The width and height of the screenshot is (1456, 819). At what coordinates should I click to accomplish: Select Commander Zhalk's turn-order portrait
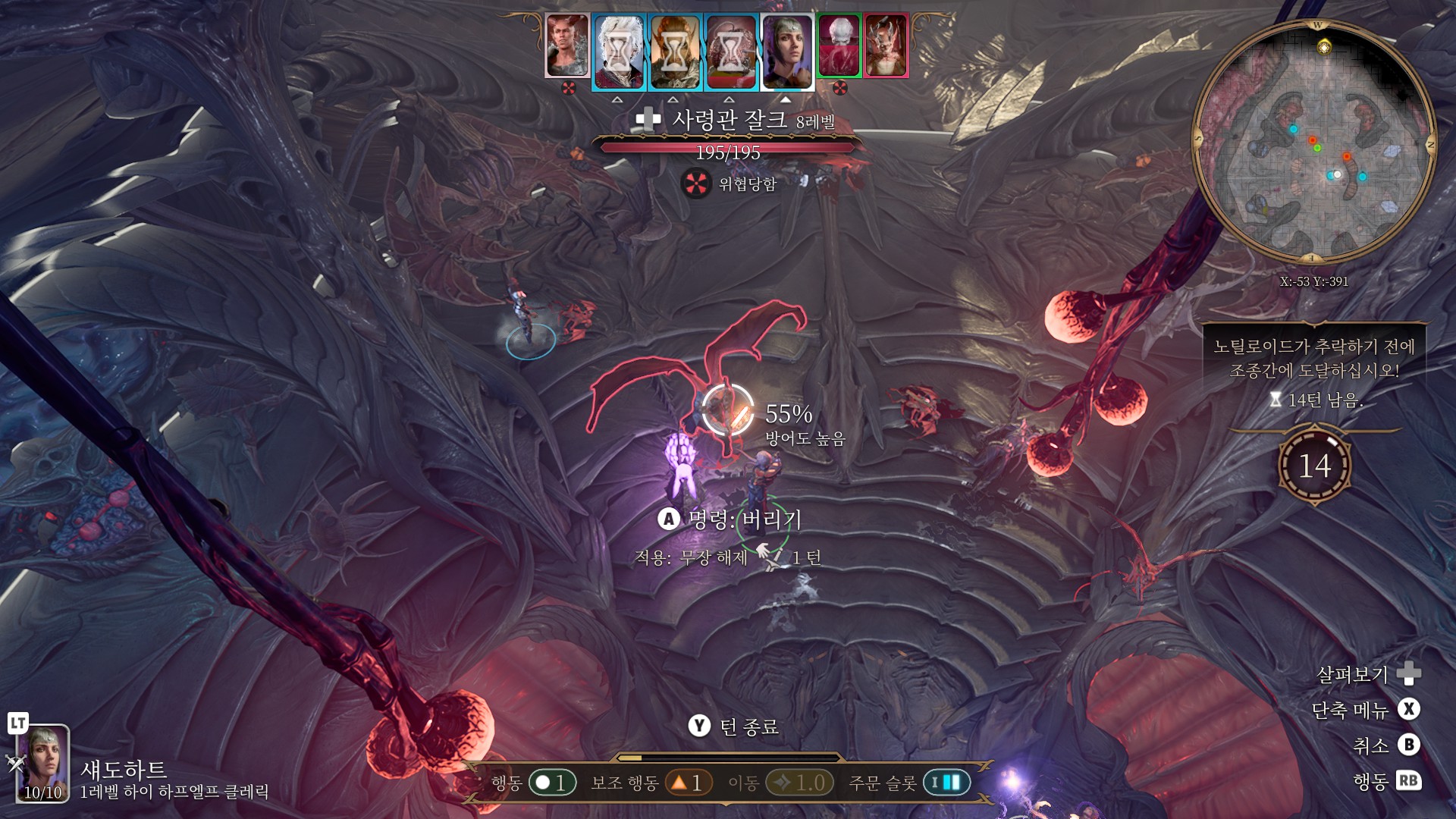click(x=567, y=45)
